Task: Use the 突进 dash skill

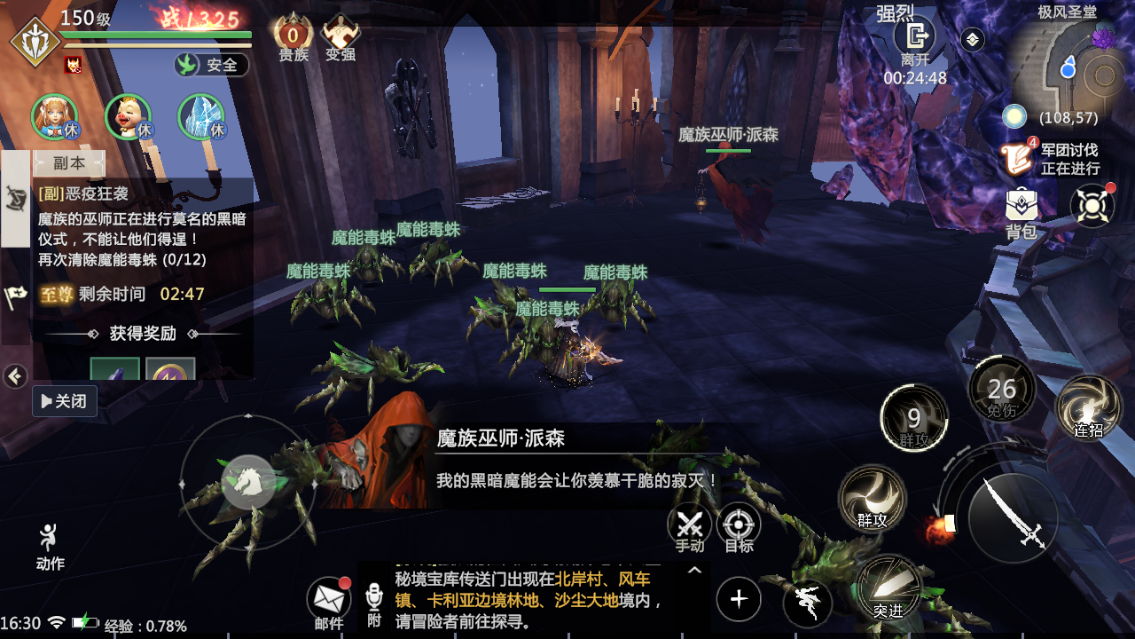Action: [887, 588]
